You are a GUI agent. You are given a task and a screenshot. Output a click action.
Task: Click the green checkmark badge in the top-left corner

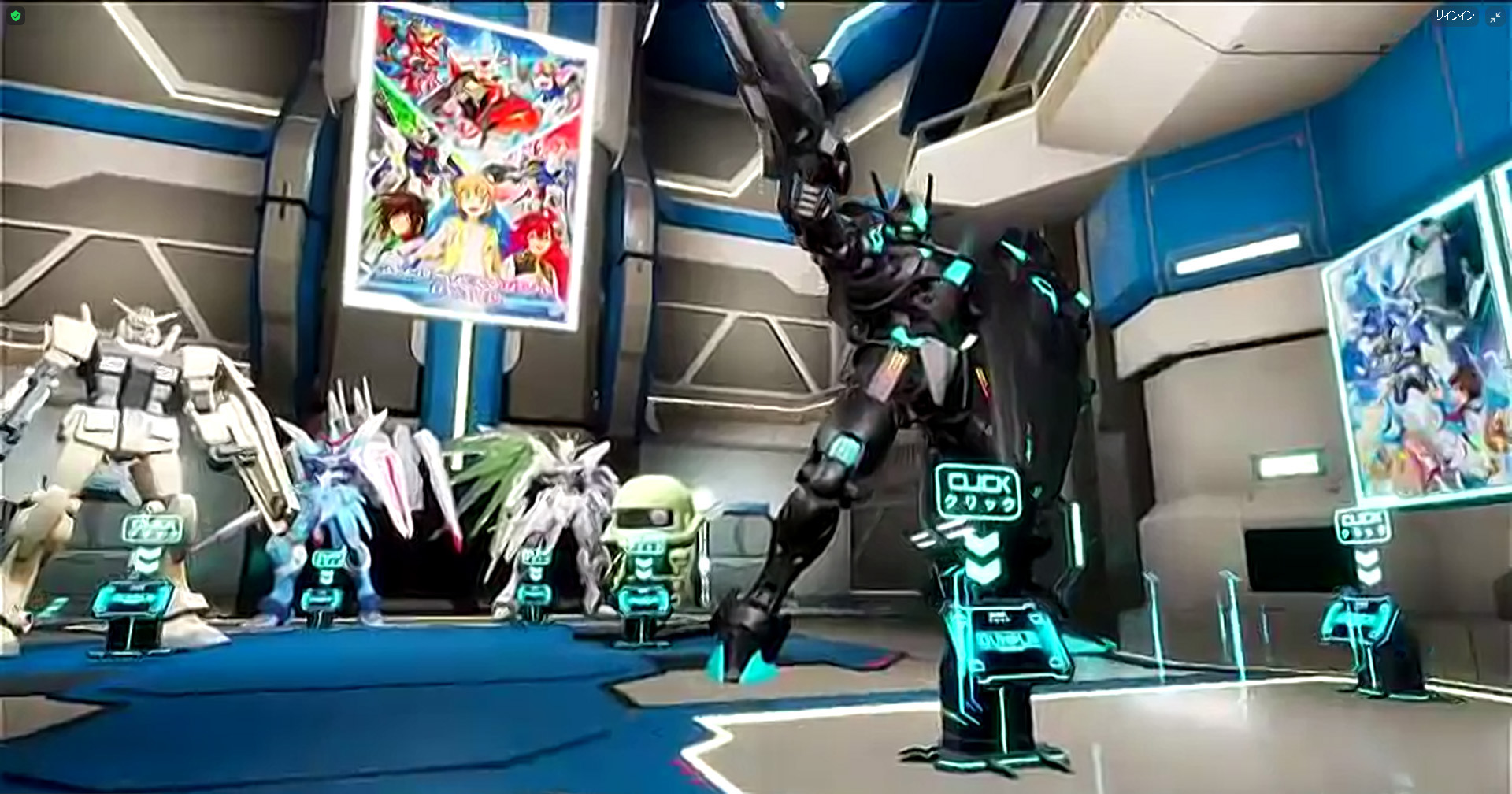tap(16, 14)
